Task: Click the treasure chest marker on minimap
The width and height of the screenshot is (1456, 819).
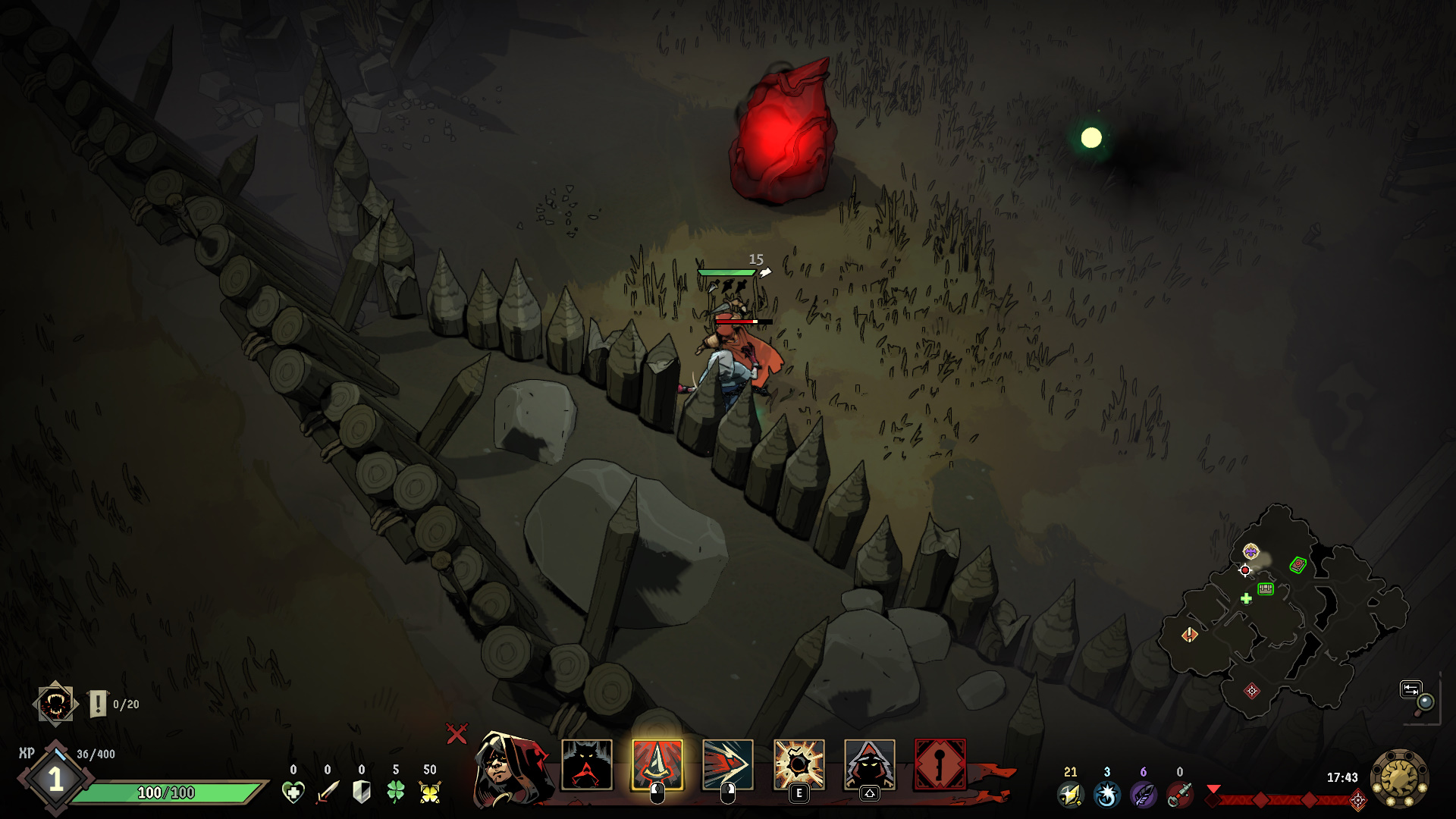Action: coord(1265,588)
